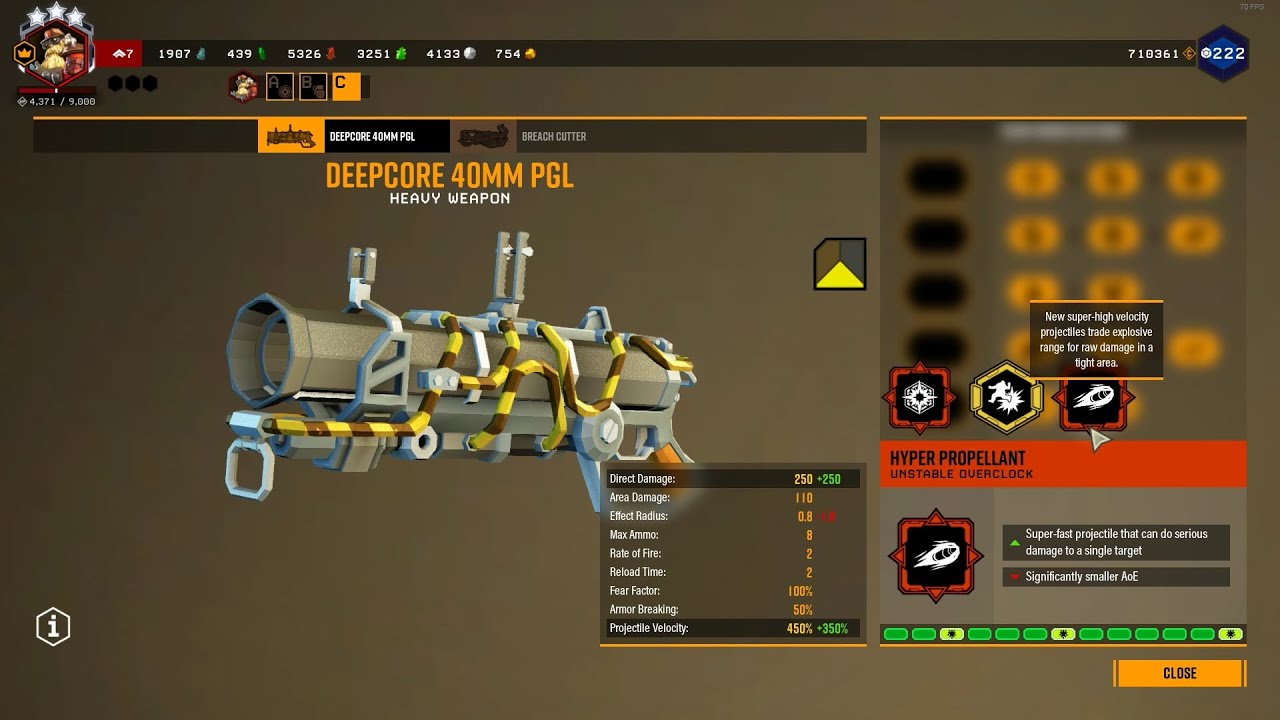Select the red unstable overclock with starburst icon
The width and height of the screenshot is (1280, 720).
pos(920,398)
